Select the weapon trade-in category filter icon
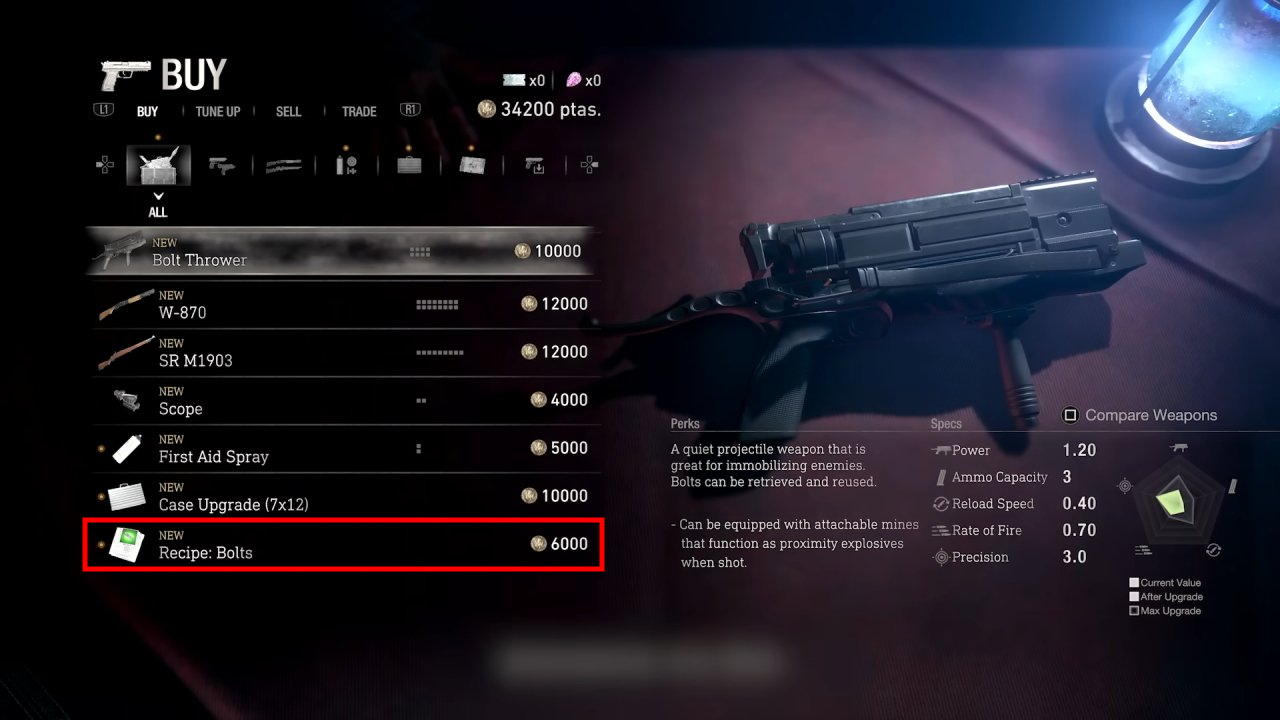The width and height of the screenshot is (1280, 720). 536,165
